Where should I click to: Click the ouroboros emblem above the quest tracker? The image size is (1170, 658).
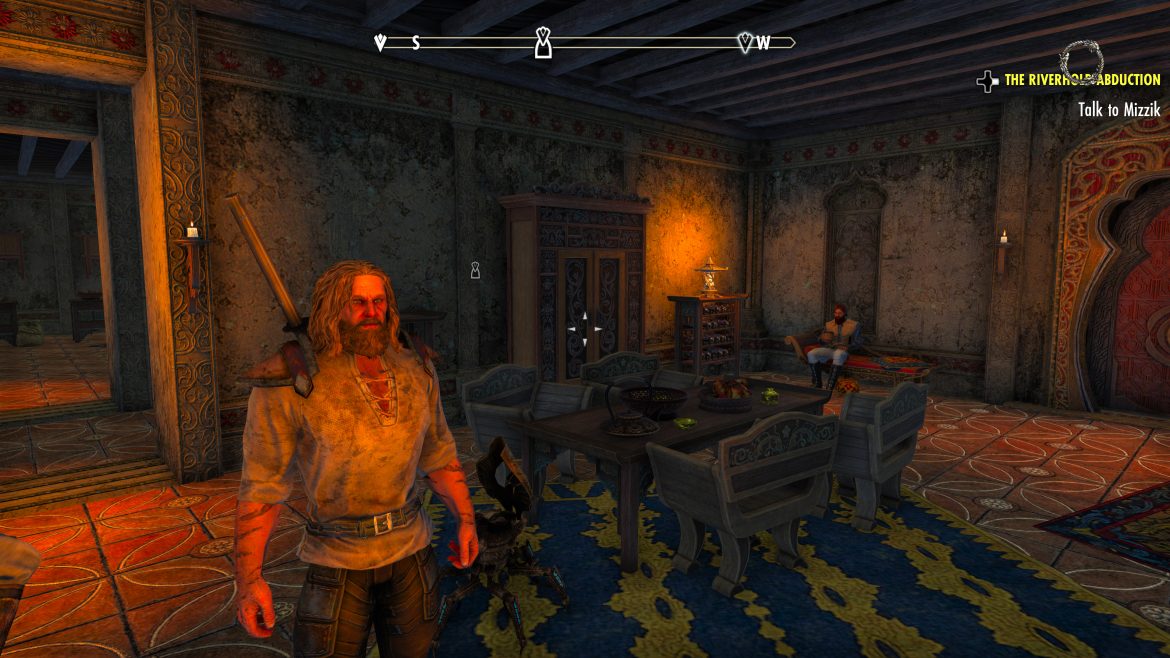coord(1080,58)
